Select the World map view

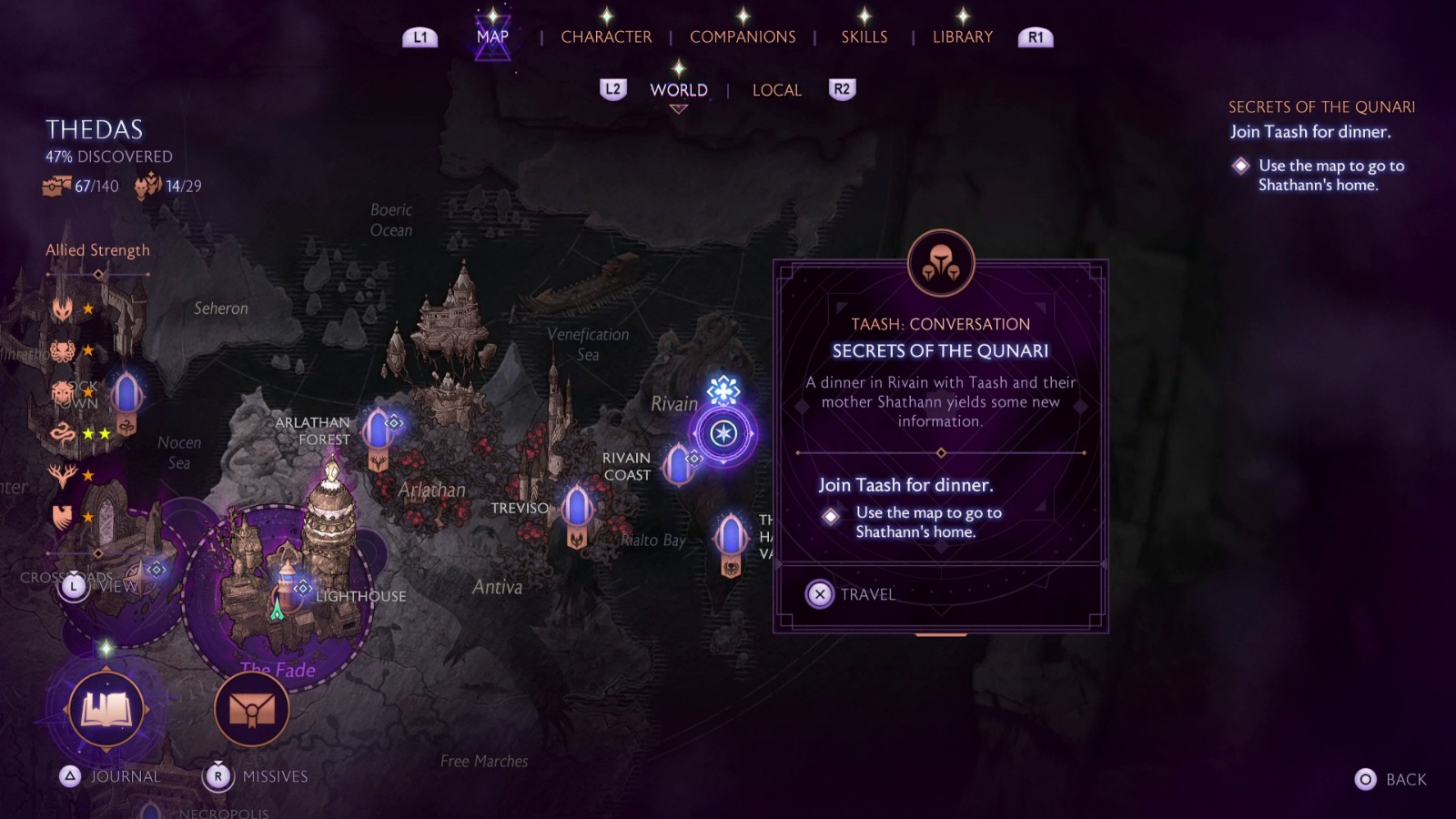pos(678,90)
